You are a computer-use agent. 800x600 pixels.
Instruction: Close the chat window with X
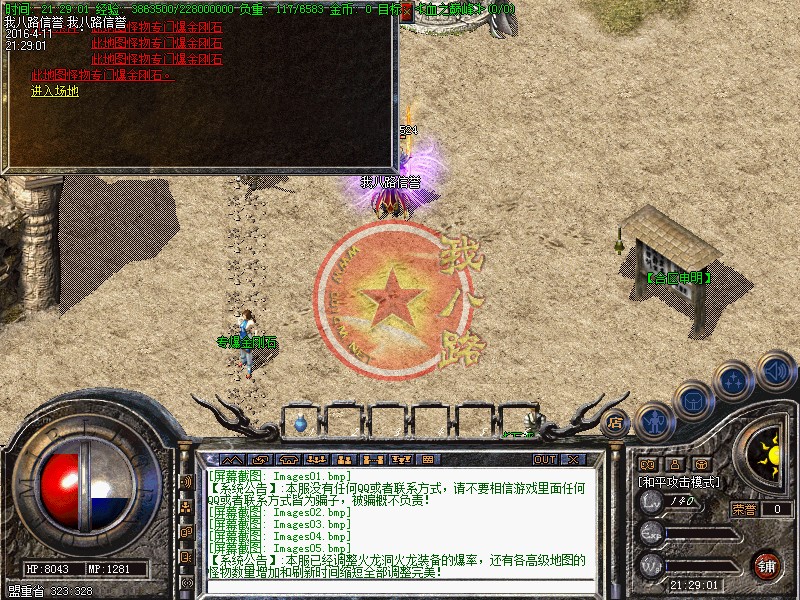(x=573, y=460)
